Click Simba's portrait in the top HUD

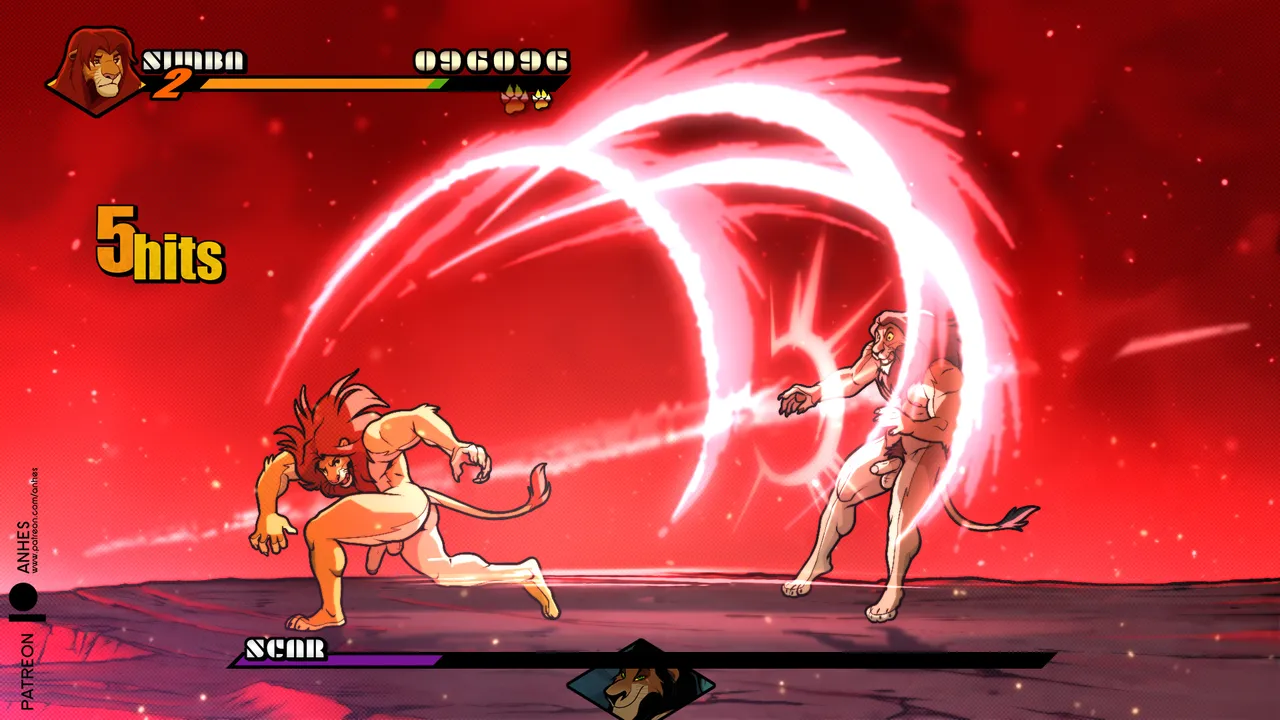click(x=95, y=70)
